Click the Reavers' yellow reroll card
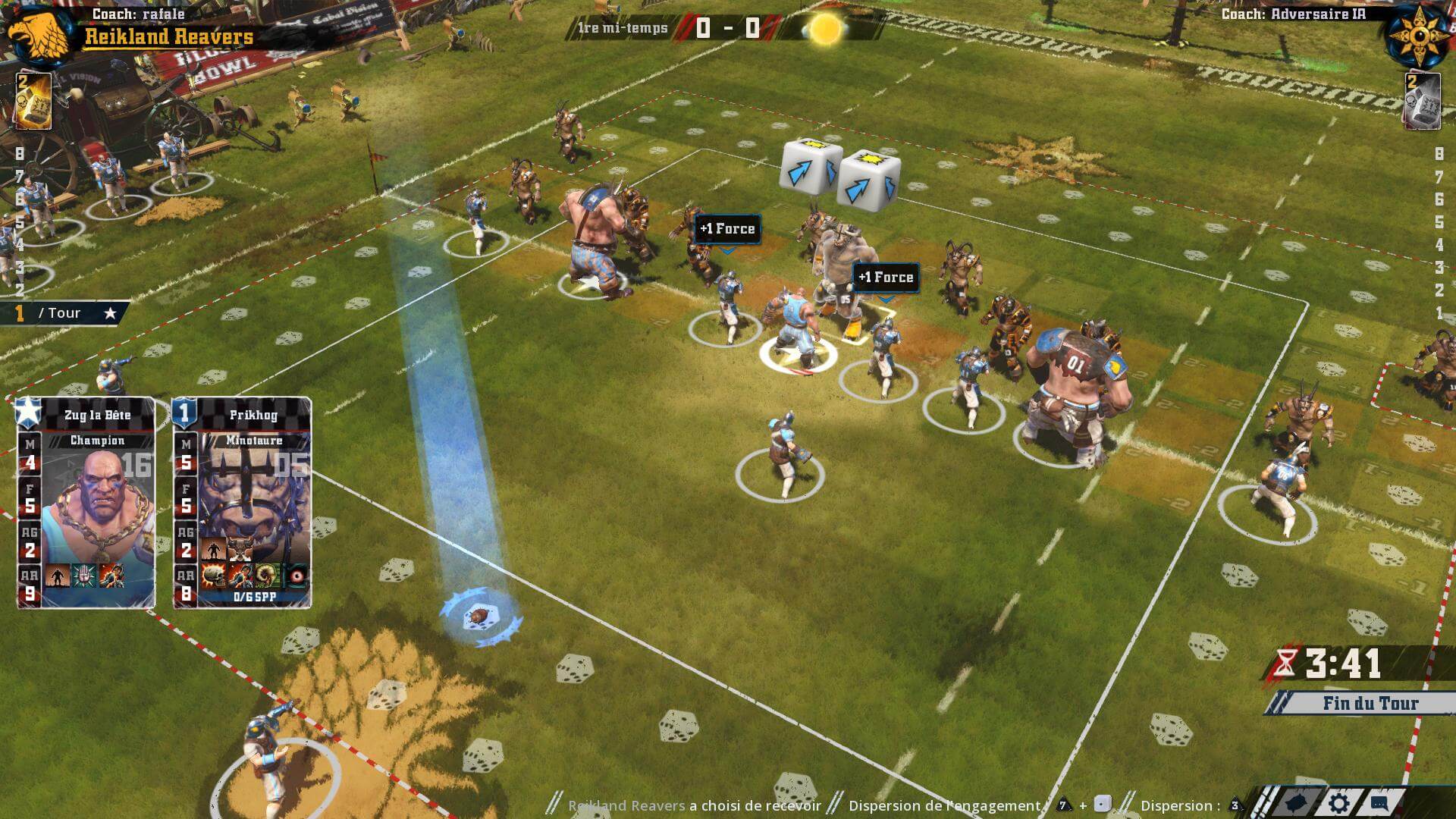 (x=33, y=101)
